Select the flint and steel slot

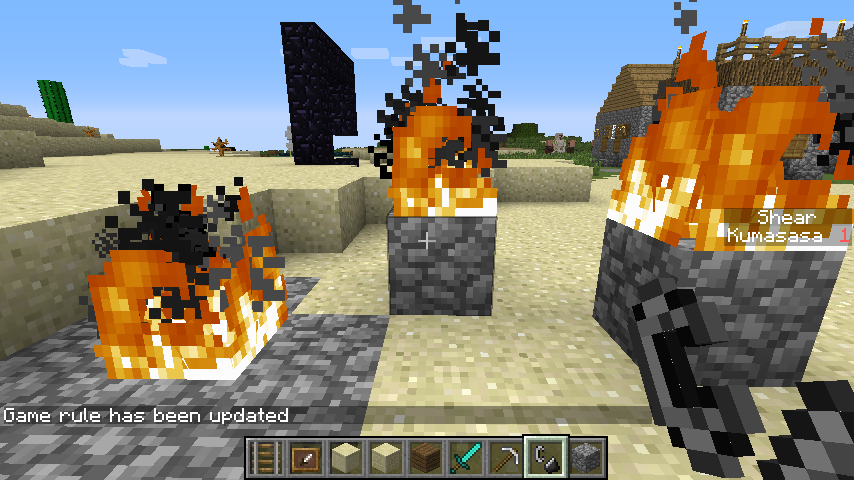coord(546,458)
